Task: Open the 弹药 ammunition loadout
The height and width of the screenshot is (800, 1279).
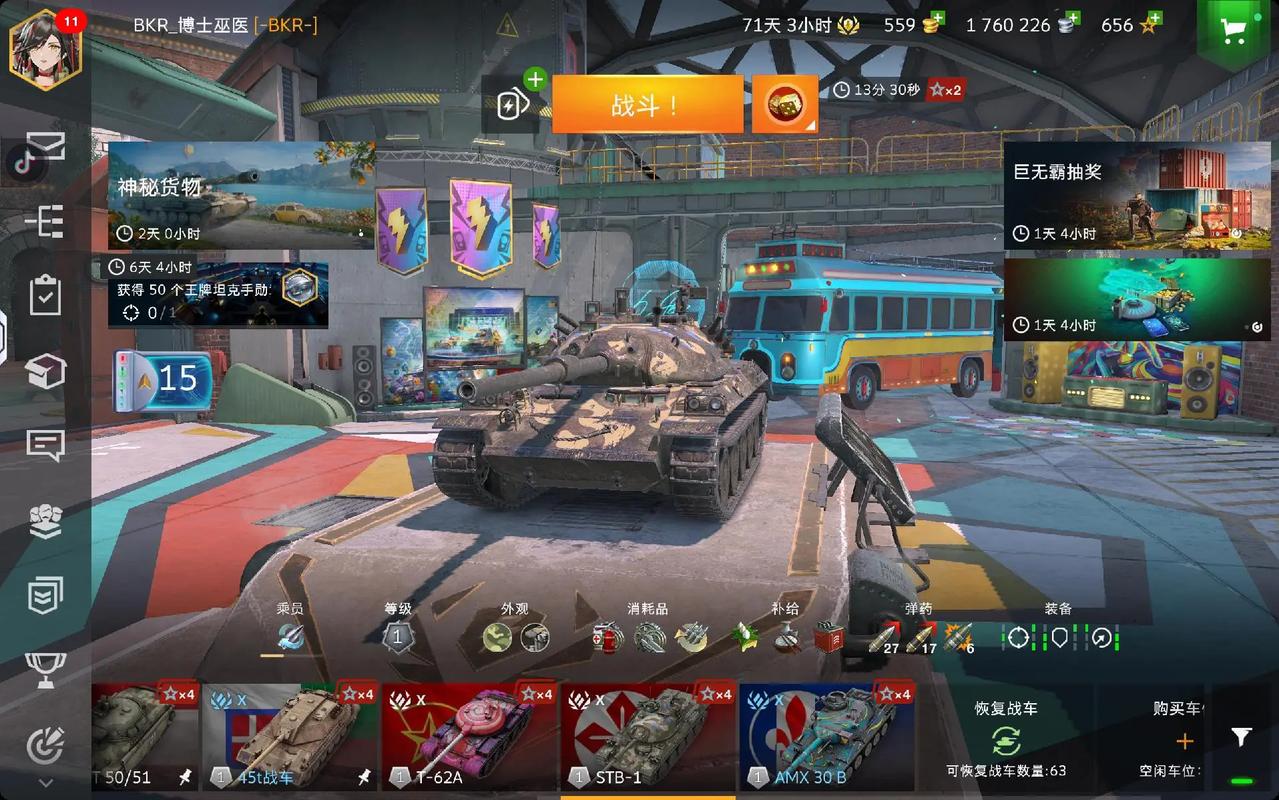Action: [920, 637]
